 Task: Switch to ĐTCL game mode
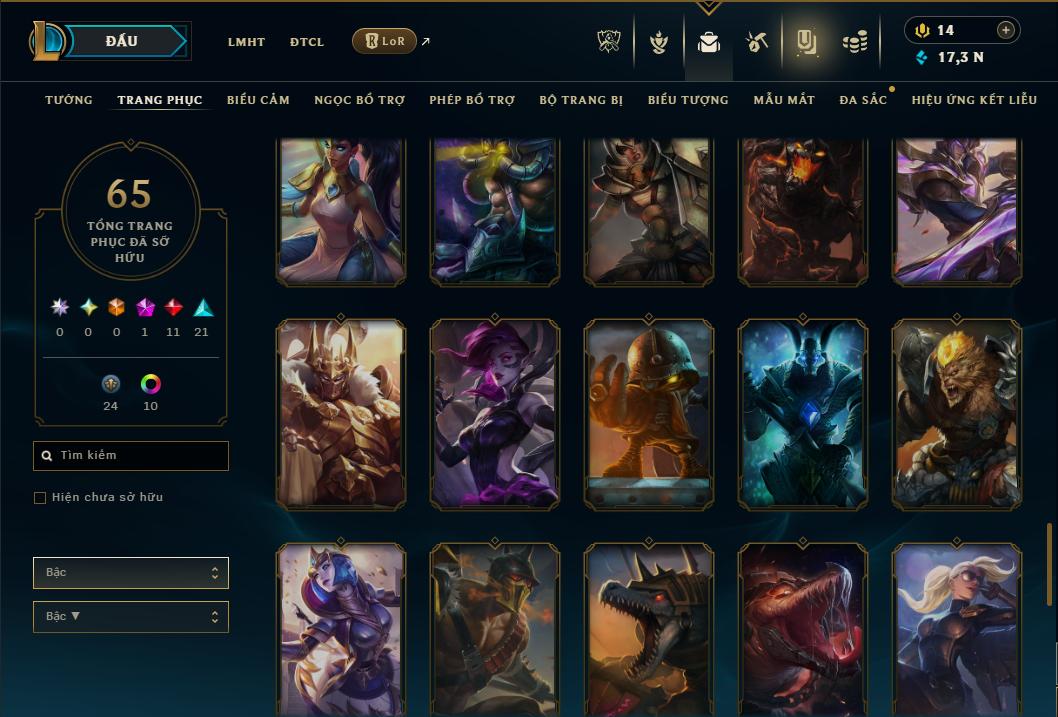point(307,42)
